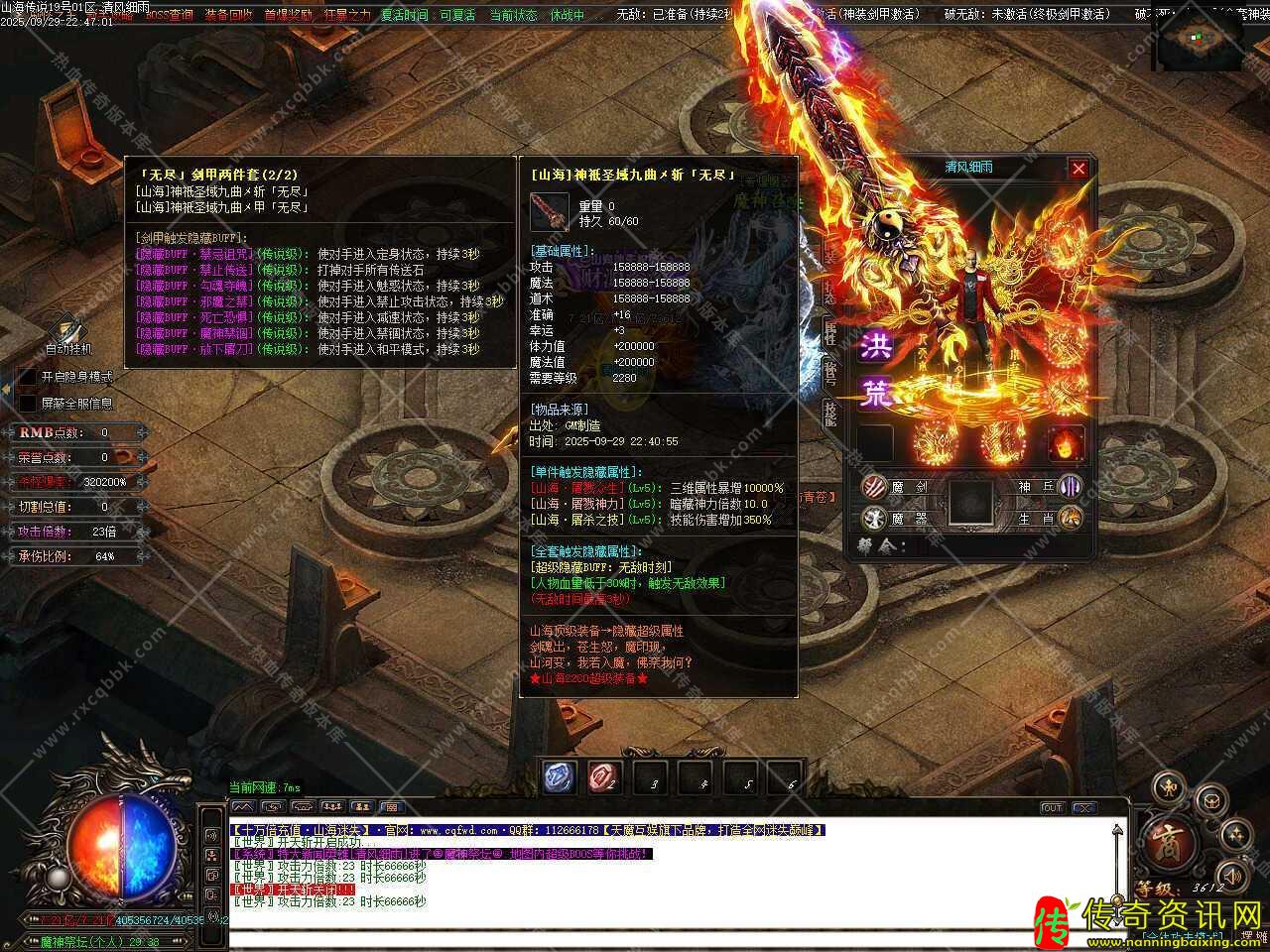Click the OUT button above the chat box
The height and width of the screenshot is (952, 1270).
[x=1052, y=808]
